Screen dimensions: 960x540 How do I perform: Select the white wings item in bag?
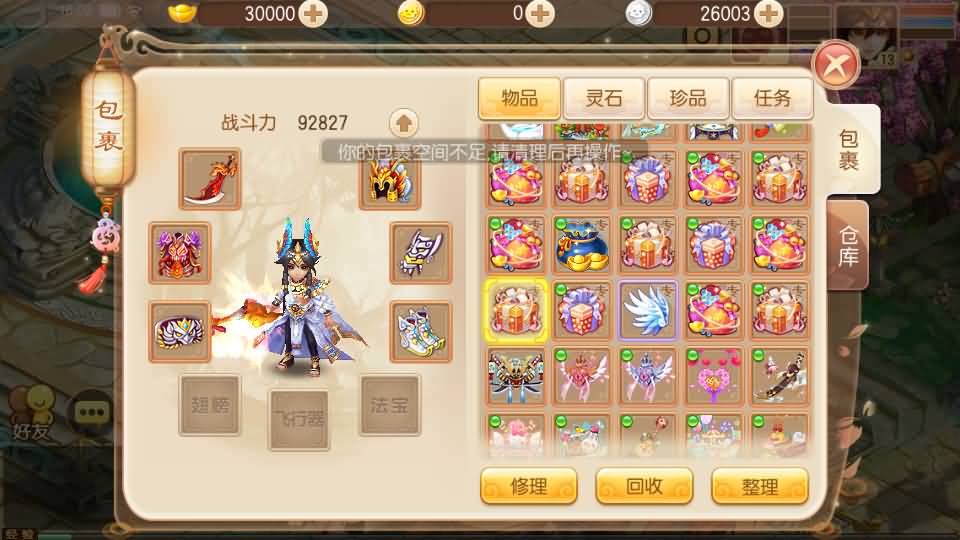pos(648,311)
